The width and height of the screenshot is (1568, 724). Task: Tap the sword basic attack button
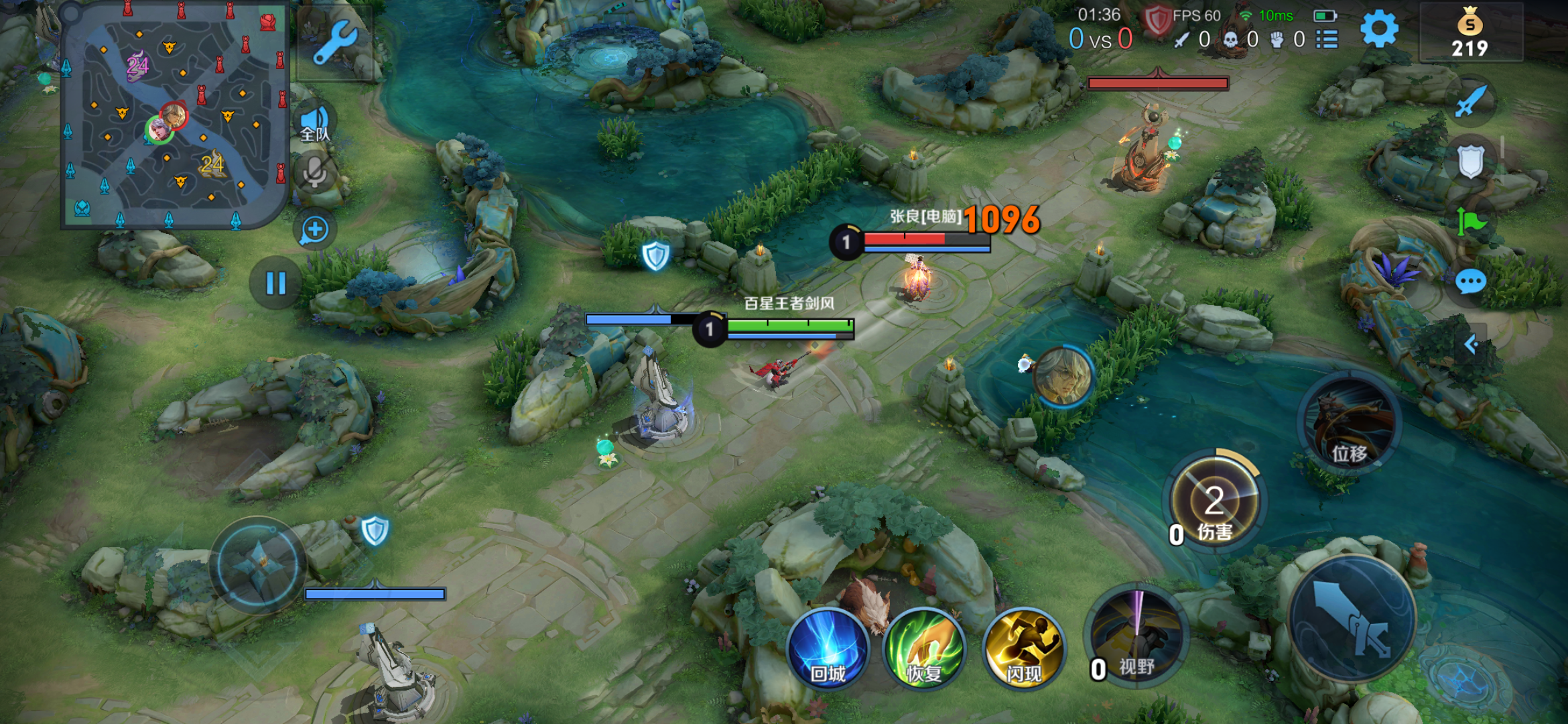coord(1352,618)
